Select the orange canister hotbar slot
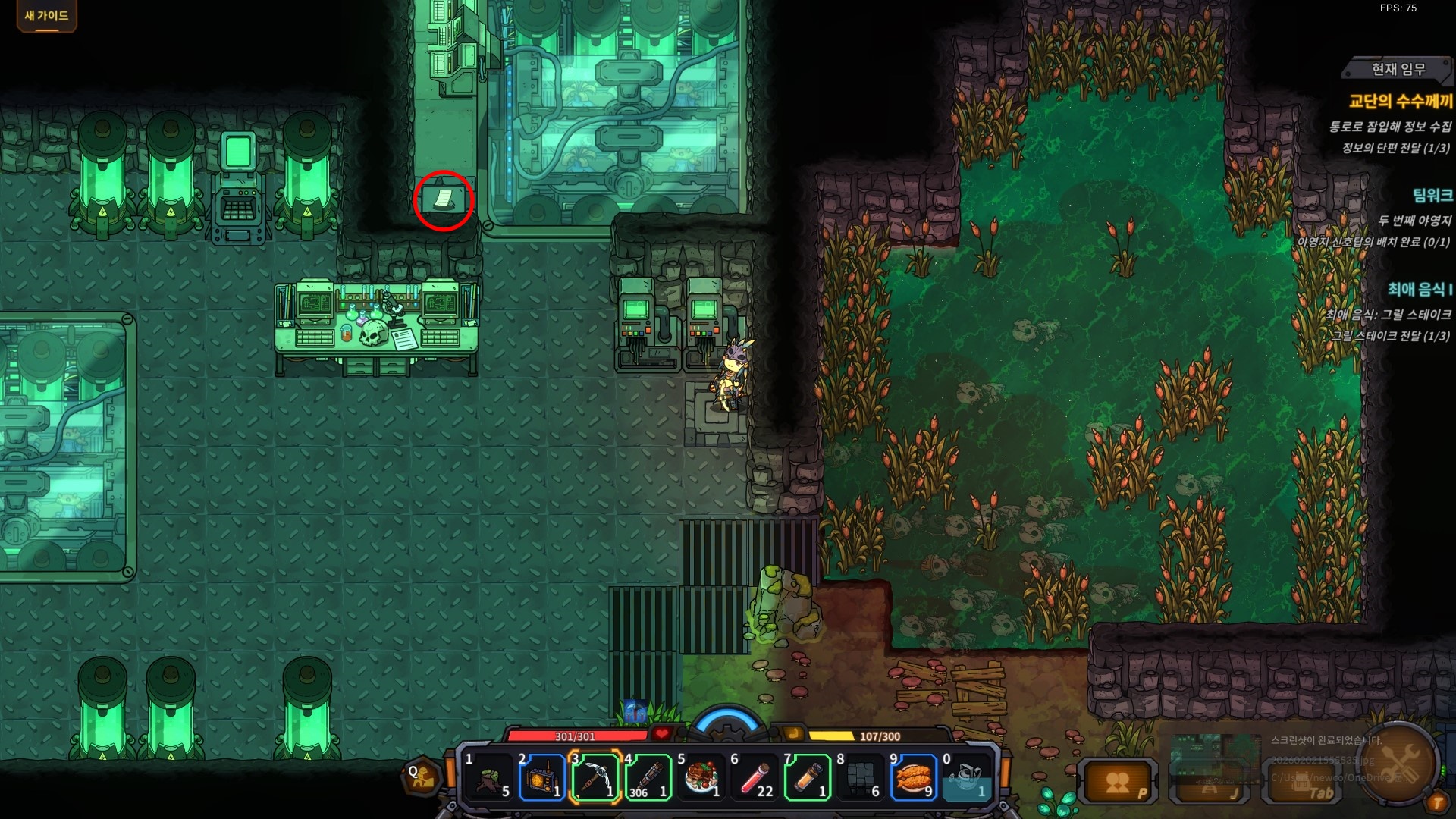The width and height of the screenshot is (1456, 819). coord(808,777)
